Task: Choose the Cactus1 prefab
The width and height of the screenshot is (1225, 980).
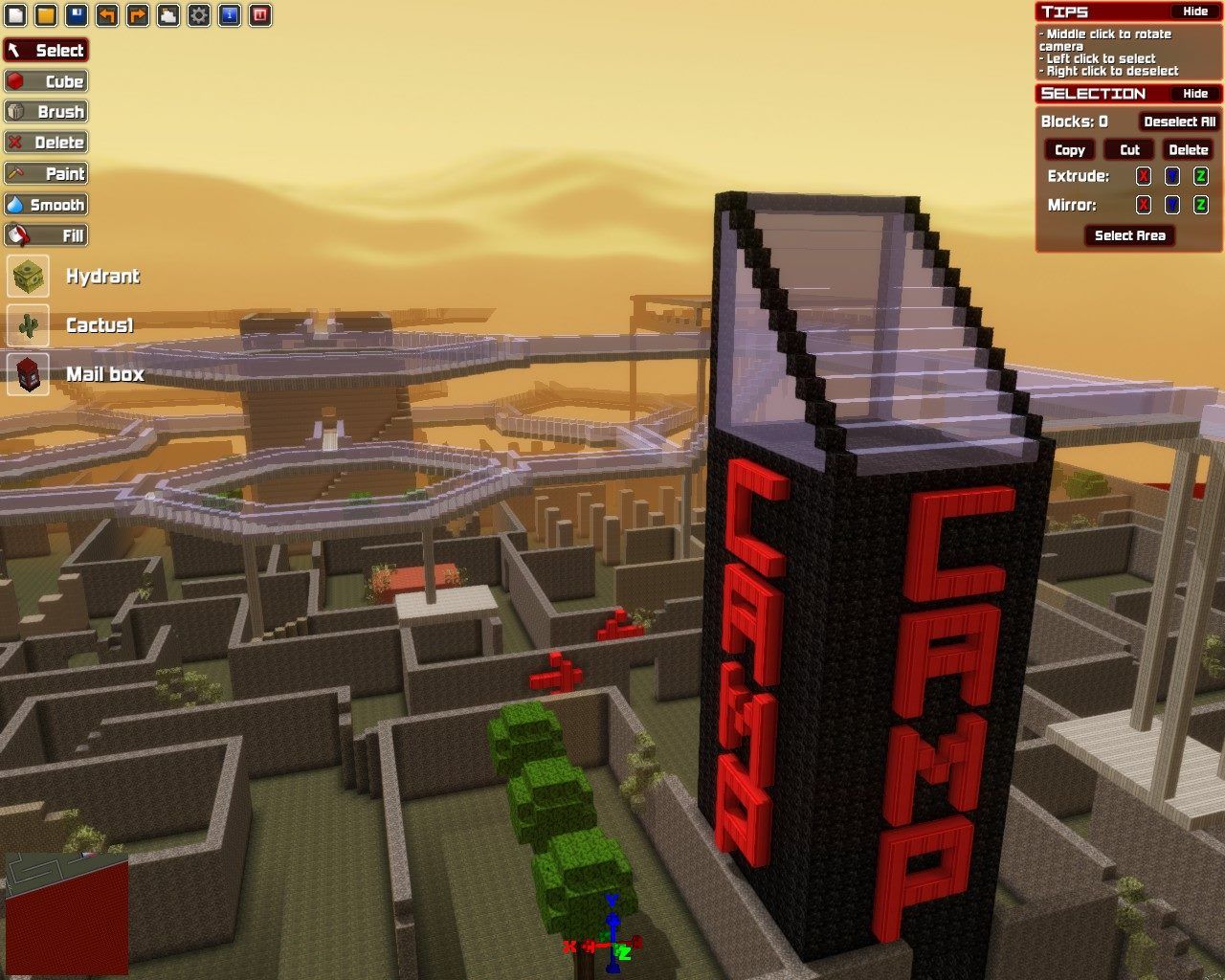Action: tap(29, 325)
